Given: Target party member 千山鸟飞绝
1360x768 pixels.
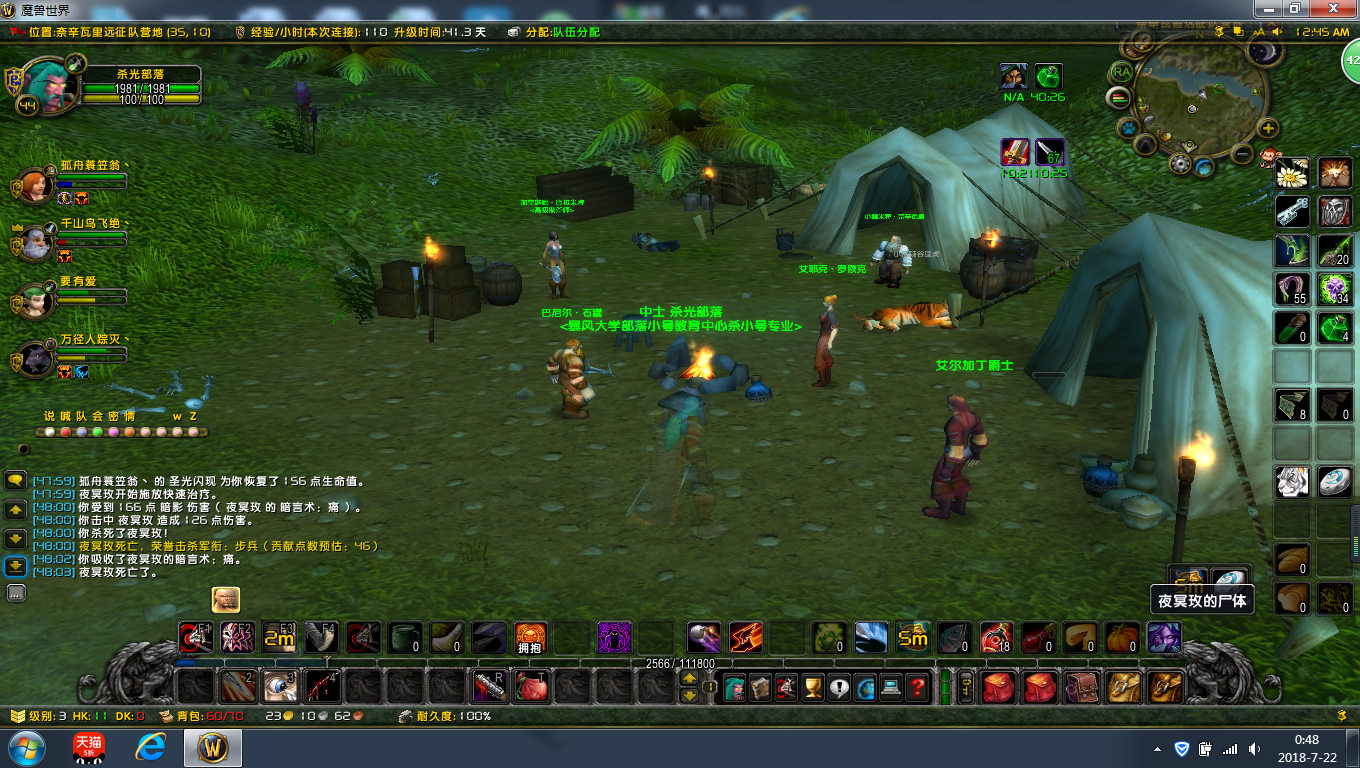Looking at the screenshot, I should click(37, 242).
